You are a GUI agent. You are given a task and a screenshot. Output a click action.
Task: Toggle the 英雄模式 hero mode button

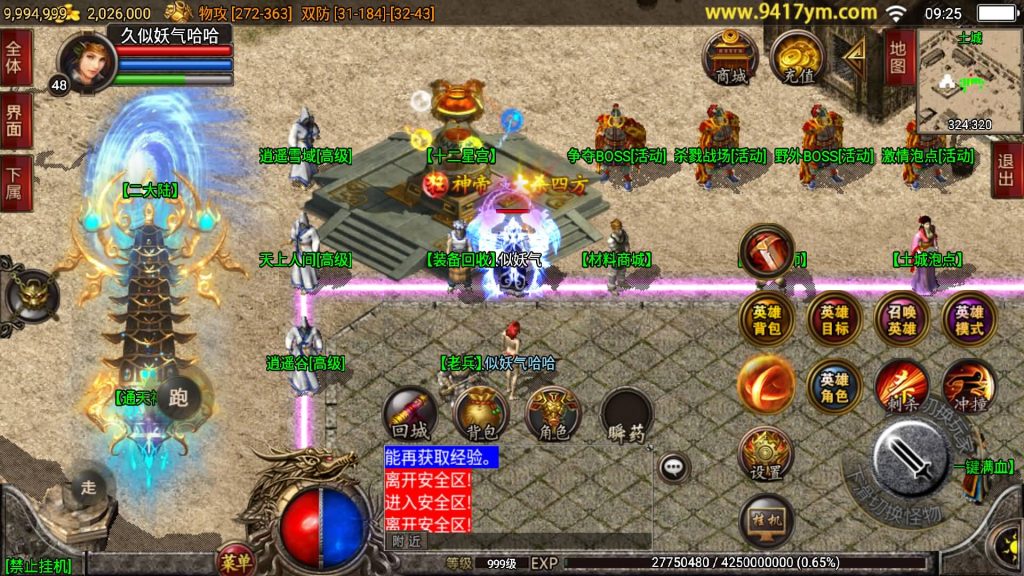pyautogui.click(x=969, y=319)
